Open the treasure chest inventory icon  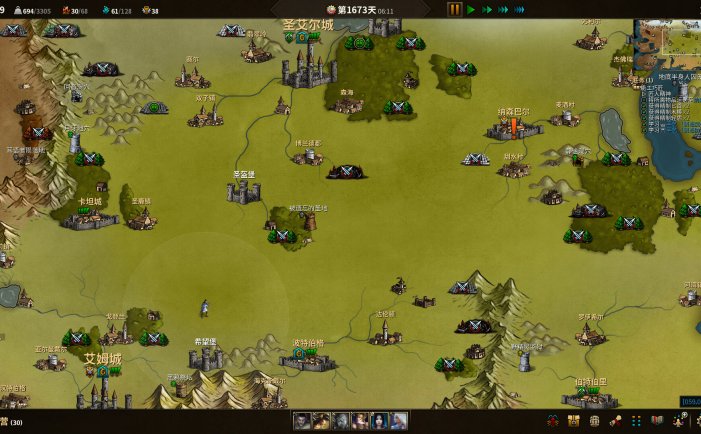pyautogui.click(x=575, y=421)
